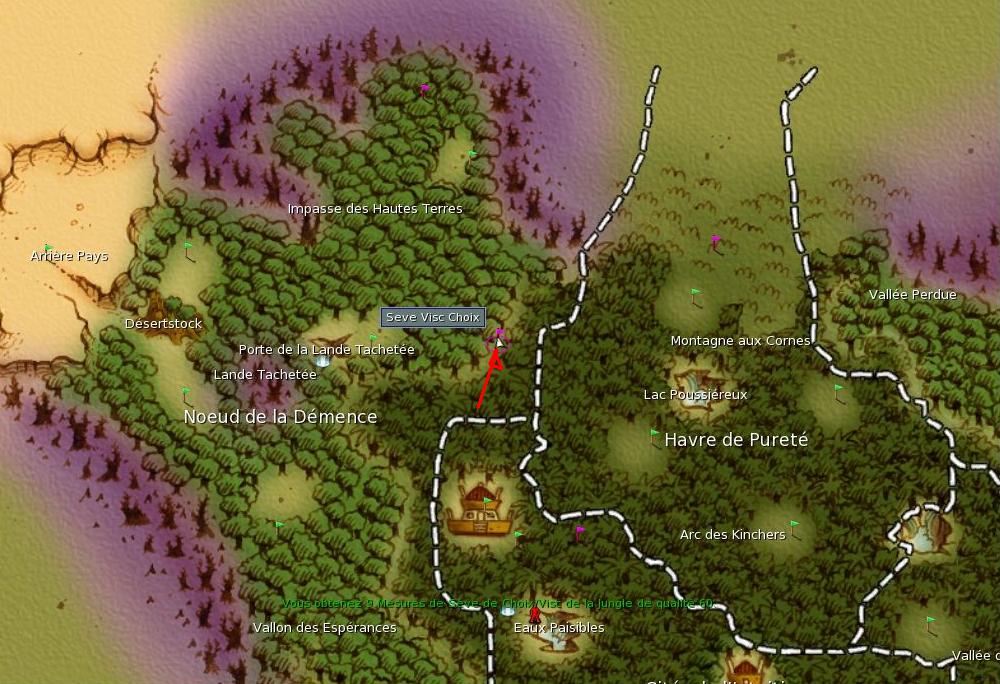Click the magenta flag below the white dashed road
The image size is (1000, 684).
[580, 532]
